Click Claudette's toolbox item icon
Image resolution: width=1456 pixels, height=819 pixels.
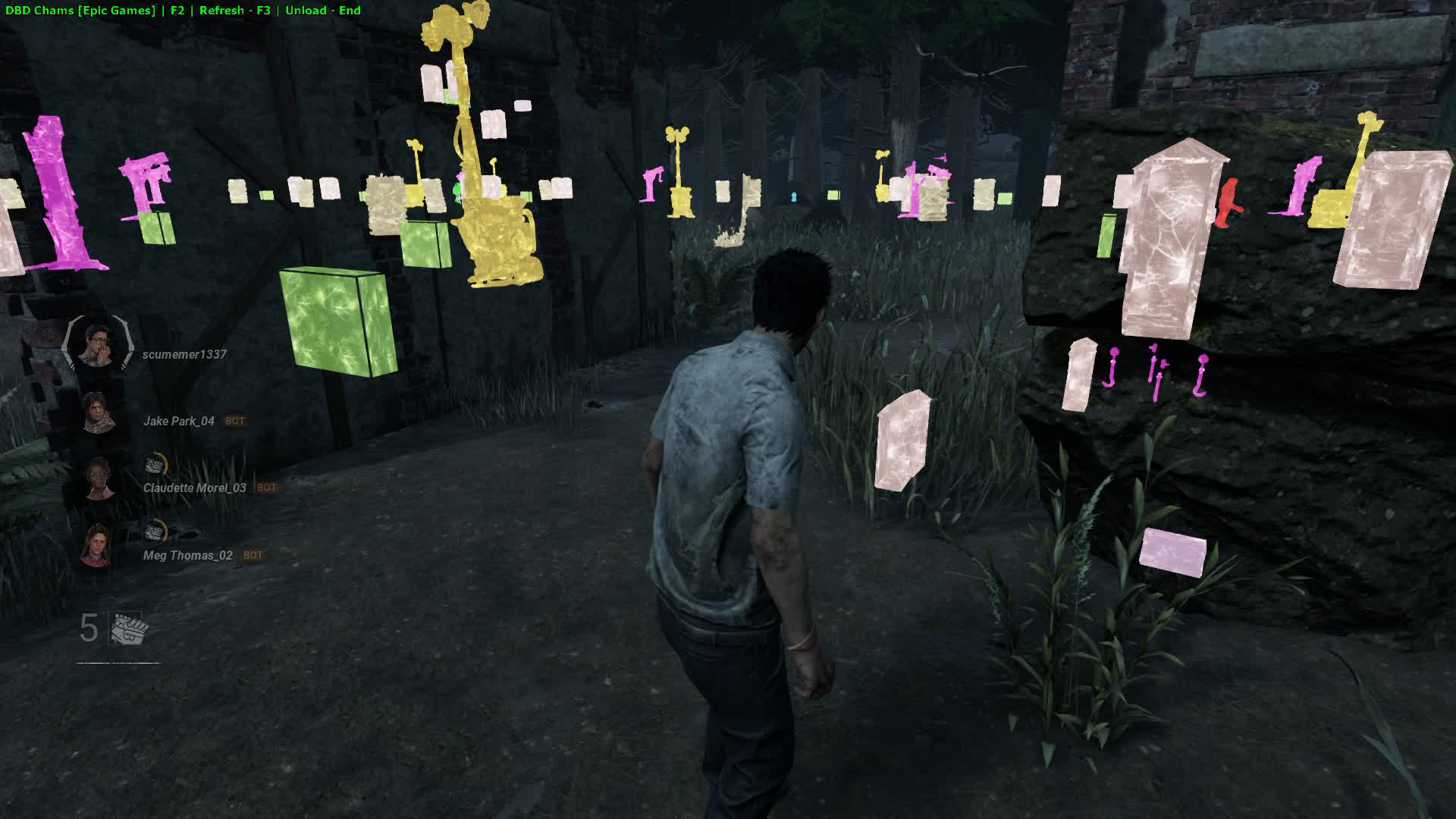pyautogui.click(x=155, y=463)
